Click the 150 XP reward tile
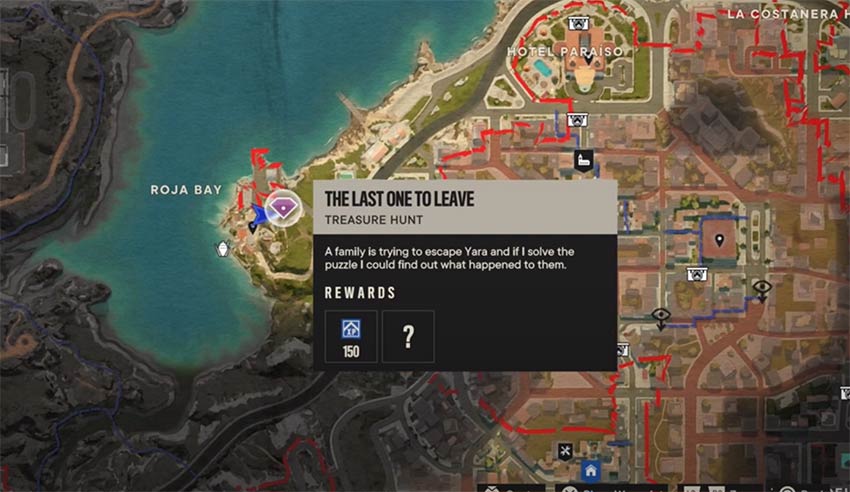 [351, 335]
